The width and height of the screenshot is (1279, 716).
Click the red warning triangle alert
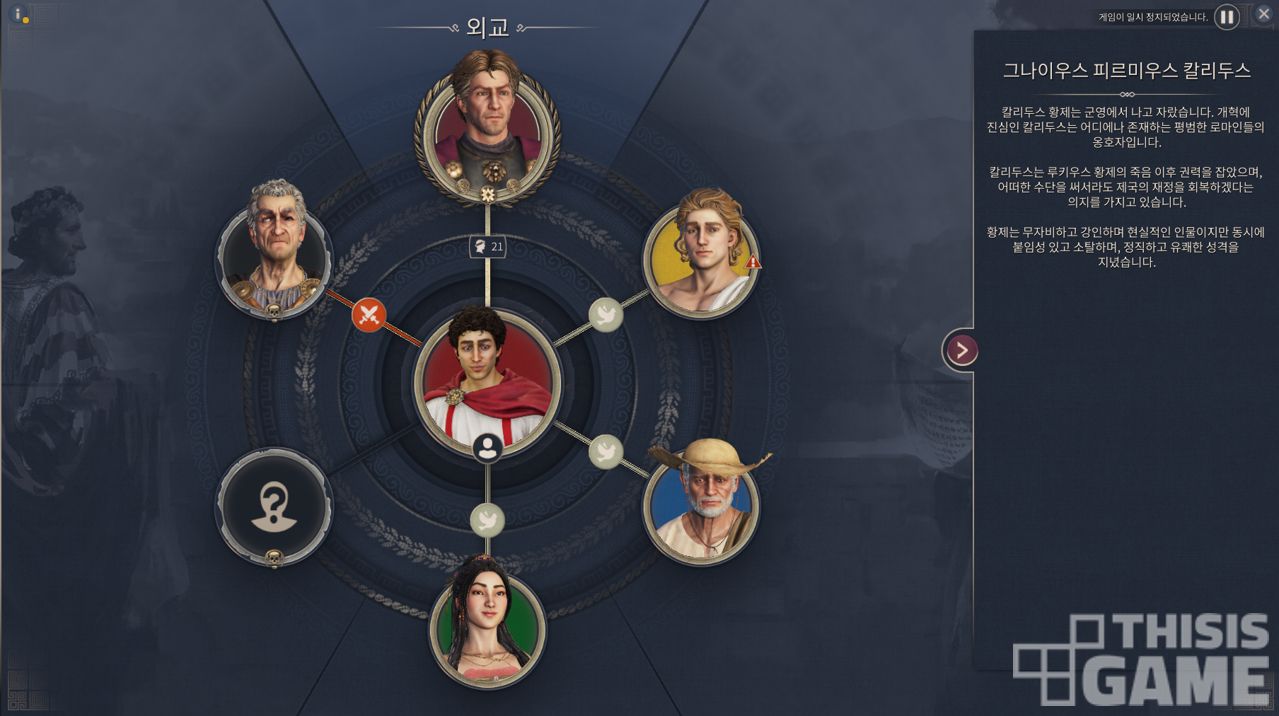754,262
